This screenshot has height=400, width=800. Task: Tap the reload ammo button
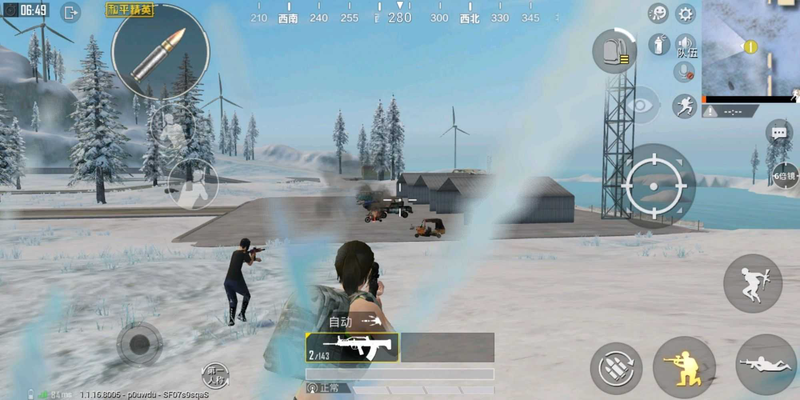coord(615,367)
